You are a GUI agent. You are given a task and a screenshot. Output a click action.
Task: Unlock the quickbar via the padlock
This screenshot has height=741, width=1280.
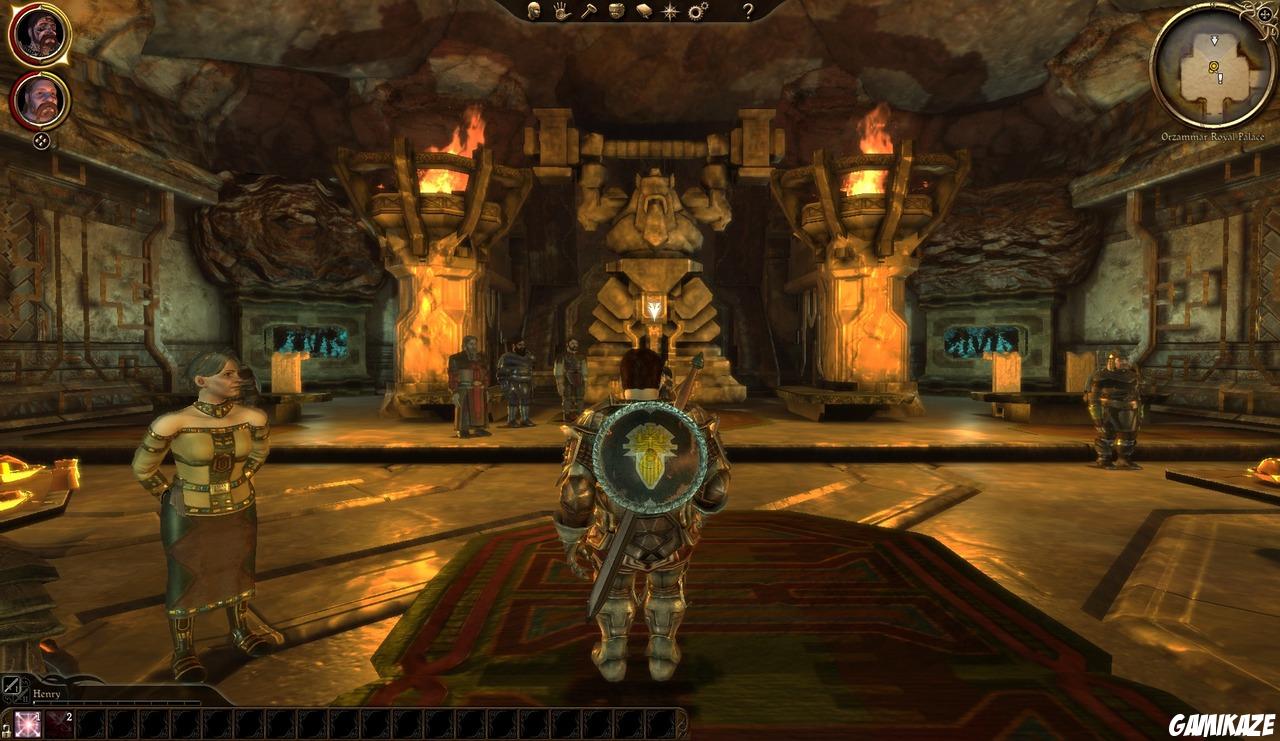6,730
